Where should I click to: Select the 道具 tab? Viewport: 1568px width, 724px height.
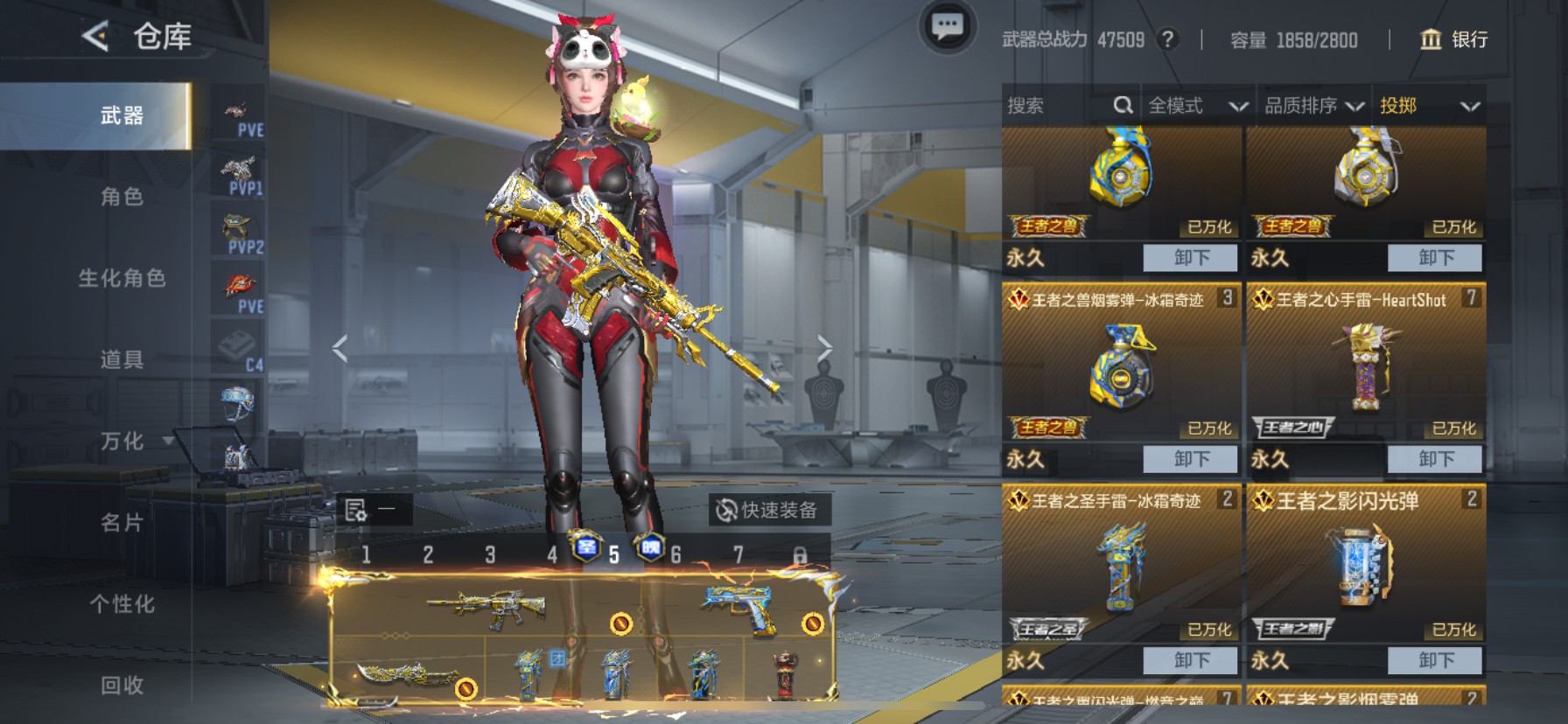122,359
